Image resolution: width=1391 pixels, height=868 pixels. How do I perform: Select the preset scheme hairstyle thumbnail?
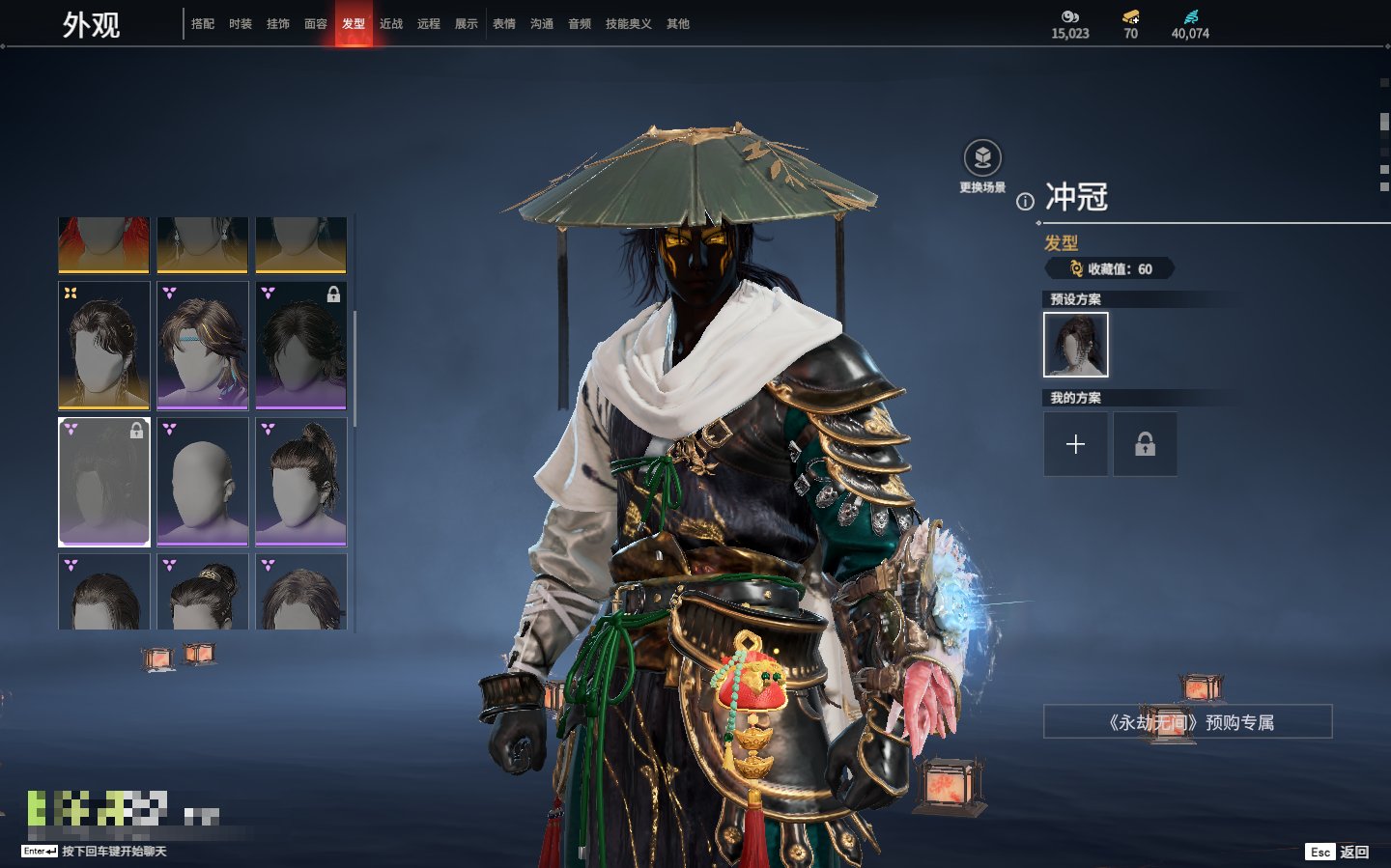(x=1076, y=345)
